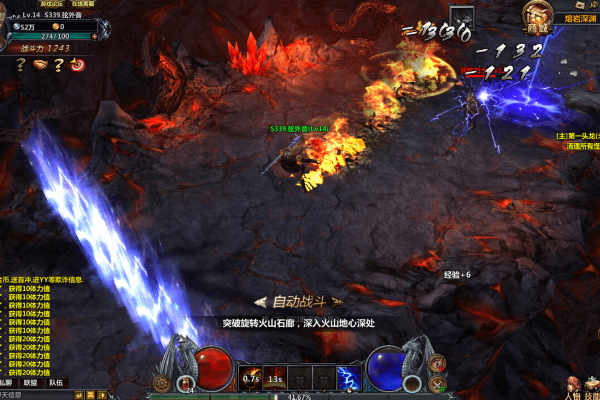600x400 pixels.
Task: Activate the skill with 13s cooldown
Action: (x=275, y=377)
